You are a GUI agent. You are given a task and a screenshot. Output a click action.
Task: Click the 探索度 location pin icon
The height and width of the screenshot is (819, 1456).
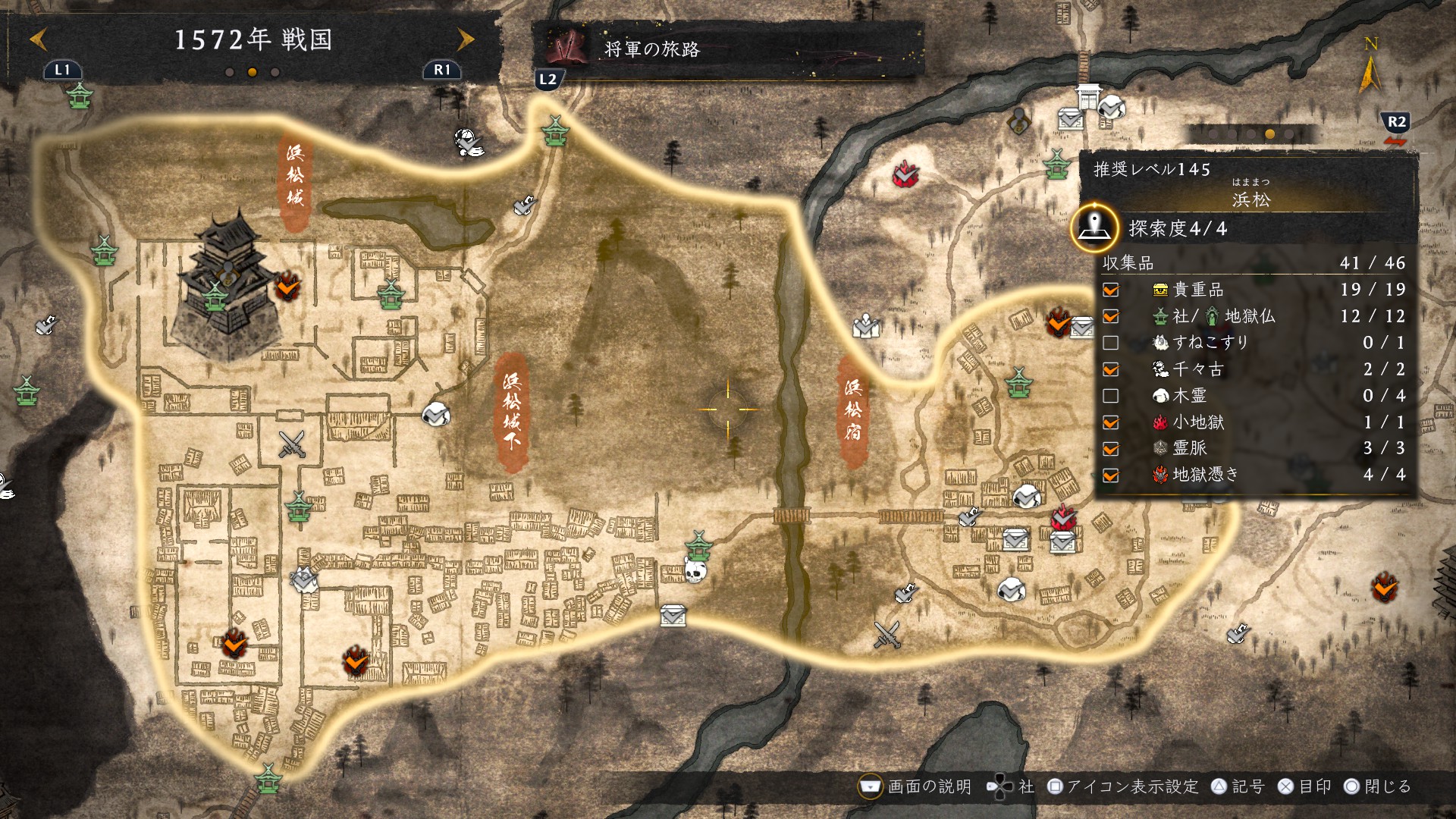(x=1094, y=227)
